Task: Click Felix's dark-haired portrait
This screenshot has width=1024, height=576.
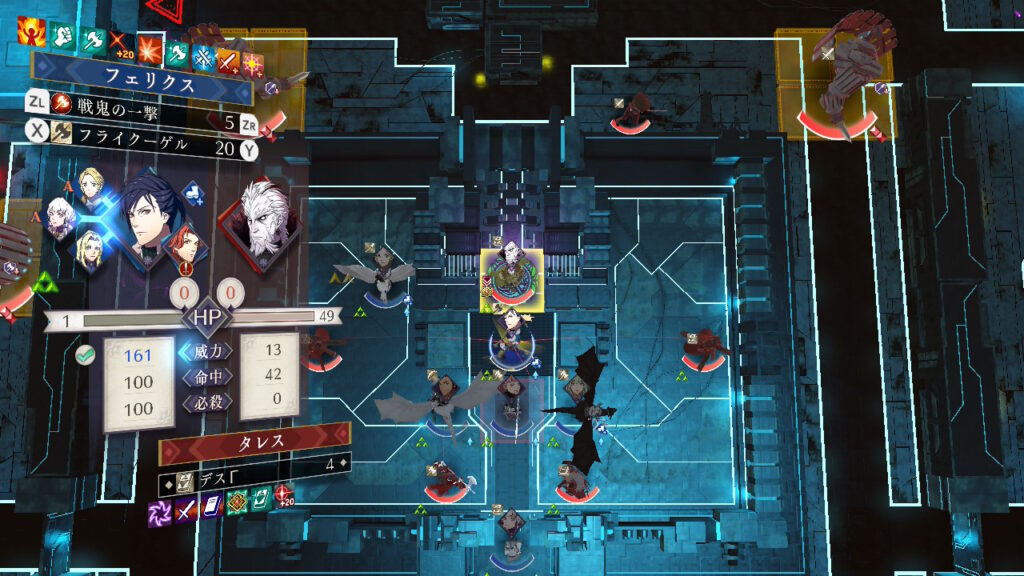Action: click(147, 221)
